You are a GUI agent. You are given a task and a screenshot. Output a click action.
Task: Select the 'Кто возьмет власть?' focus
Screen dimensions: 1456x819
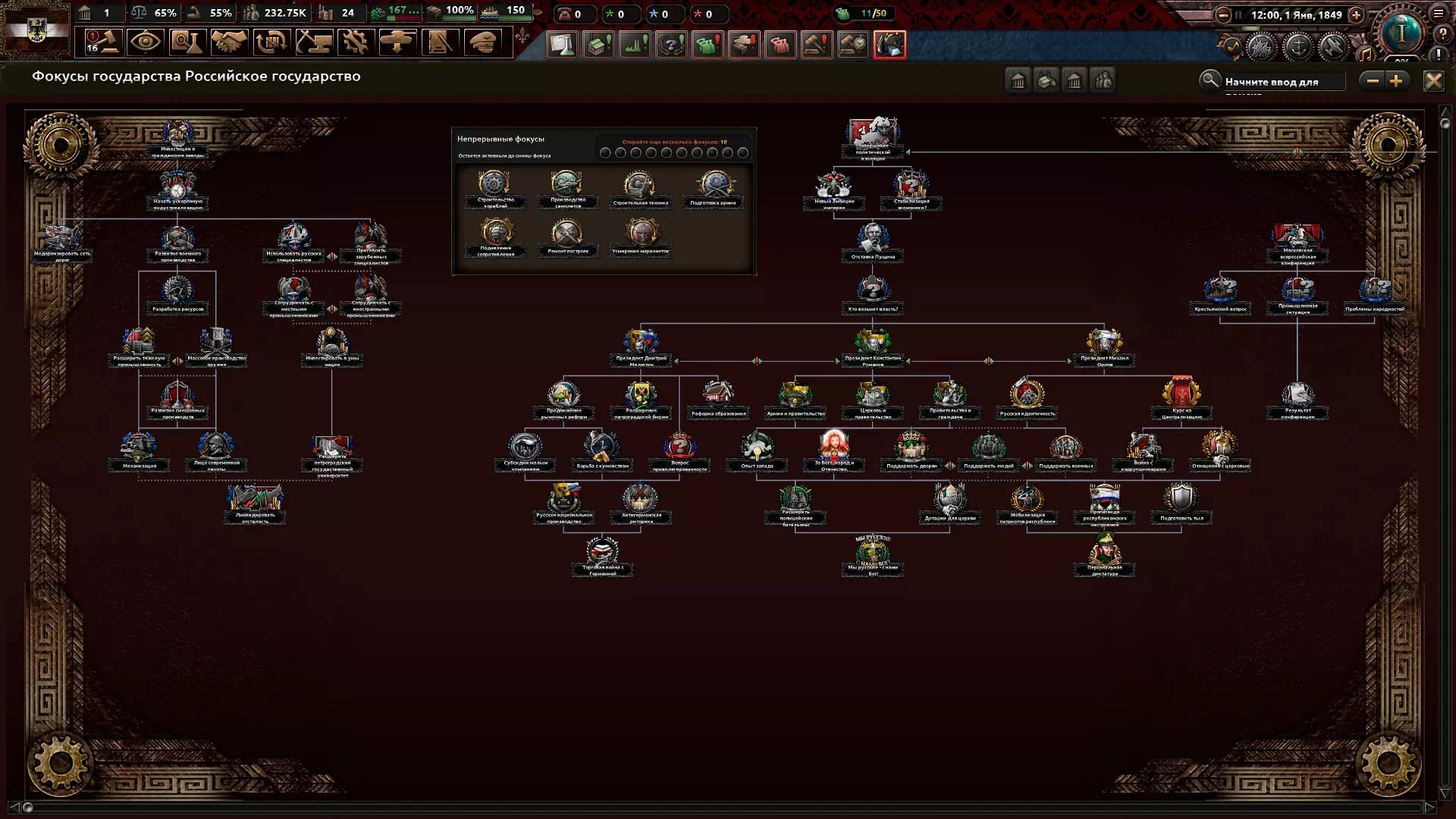click(x=873, y=293)
